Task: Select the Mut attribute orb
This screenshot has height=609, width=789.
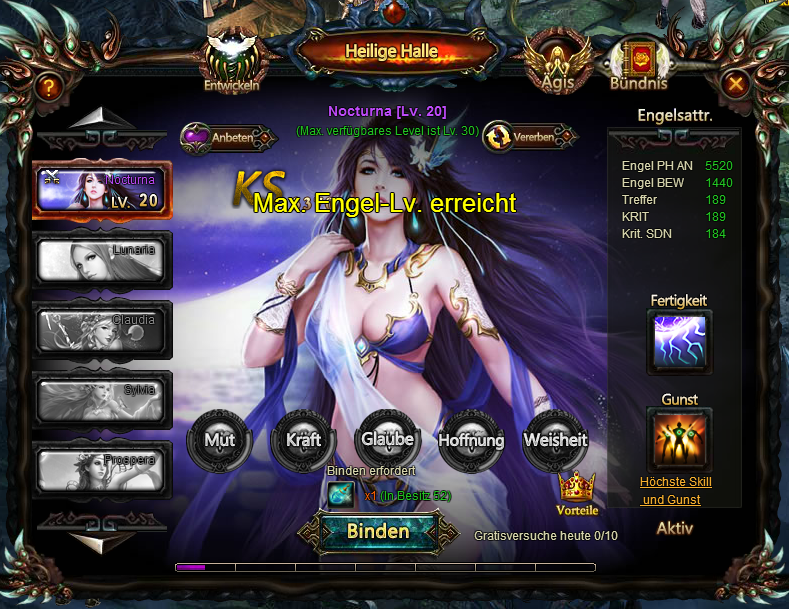Action: pos(220,441)
